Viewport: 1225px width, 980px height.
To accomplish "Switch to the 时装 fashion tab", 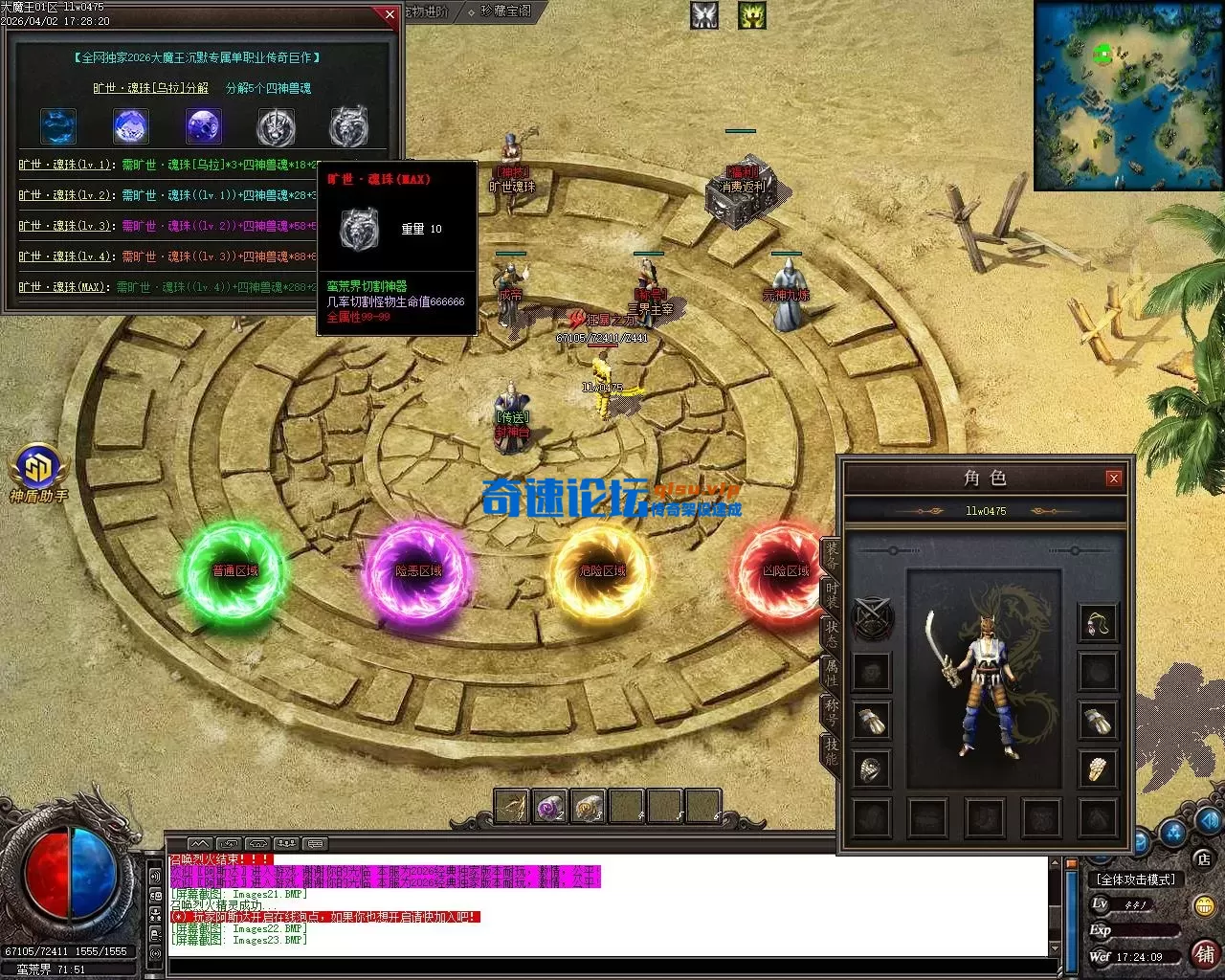I will click(x=831, y=593).
